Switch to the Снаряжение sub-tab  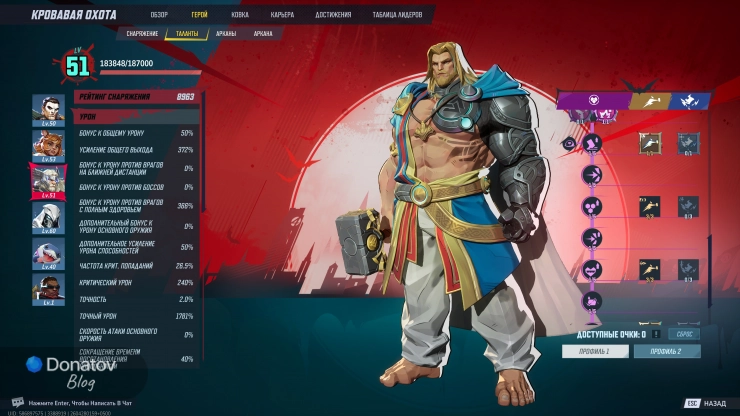click(143, 33)
